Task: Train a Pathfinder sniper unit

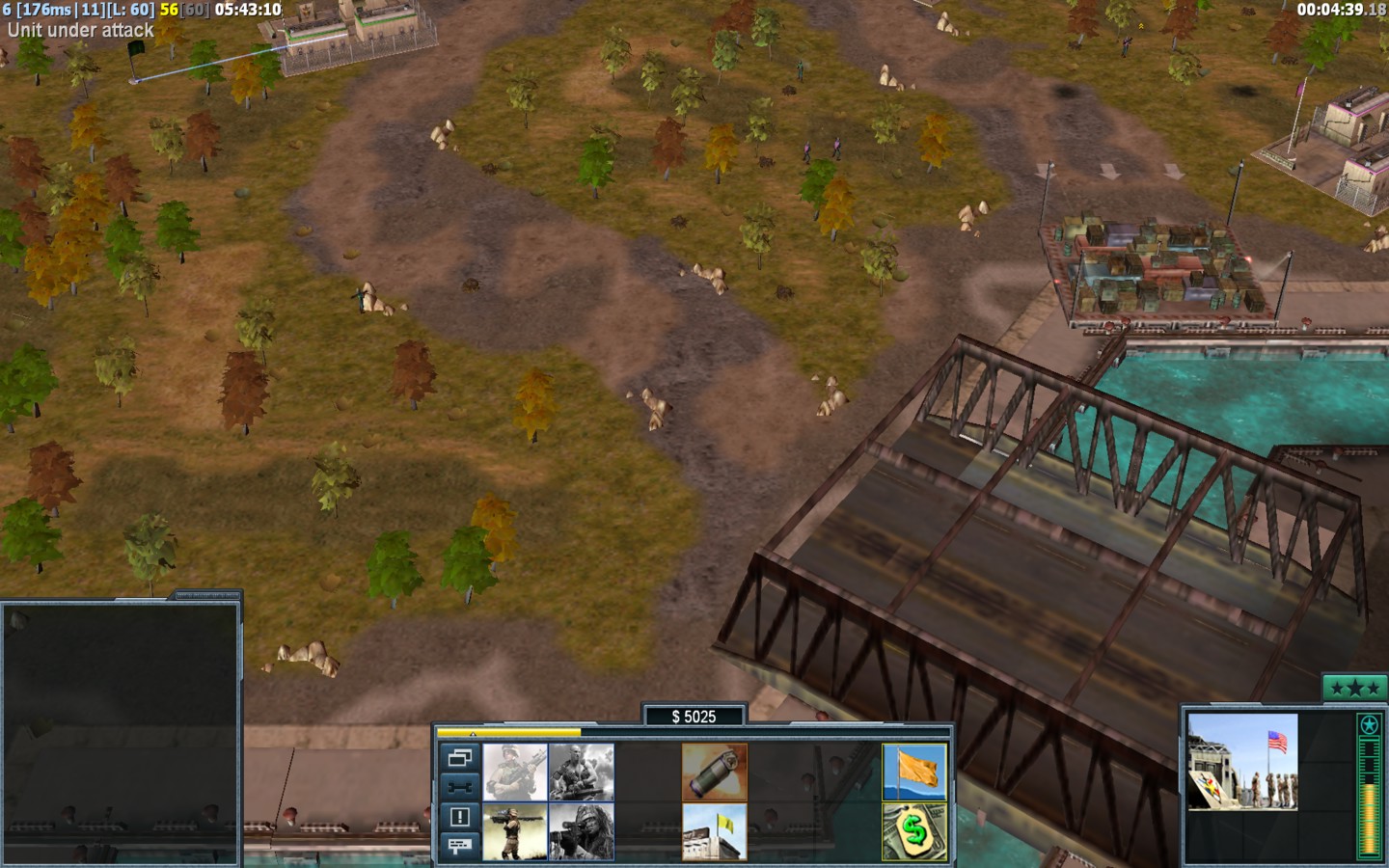Action: 582,831
